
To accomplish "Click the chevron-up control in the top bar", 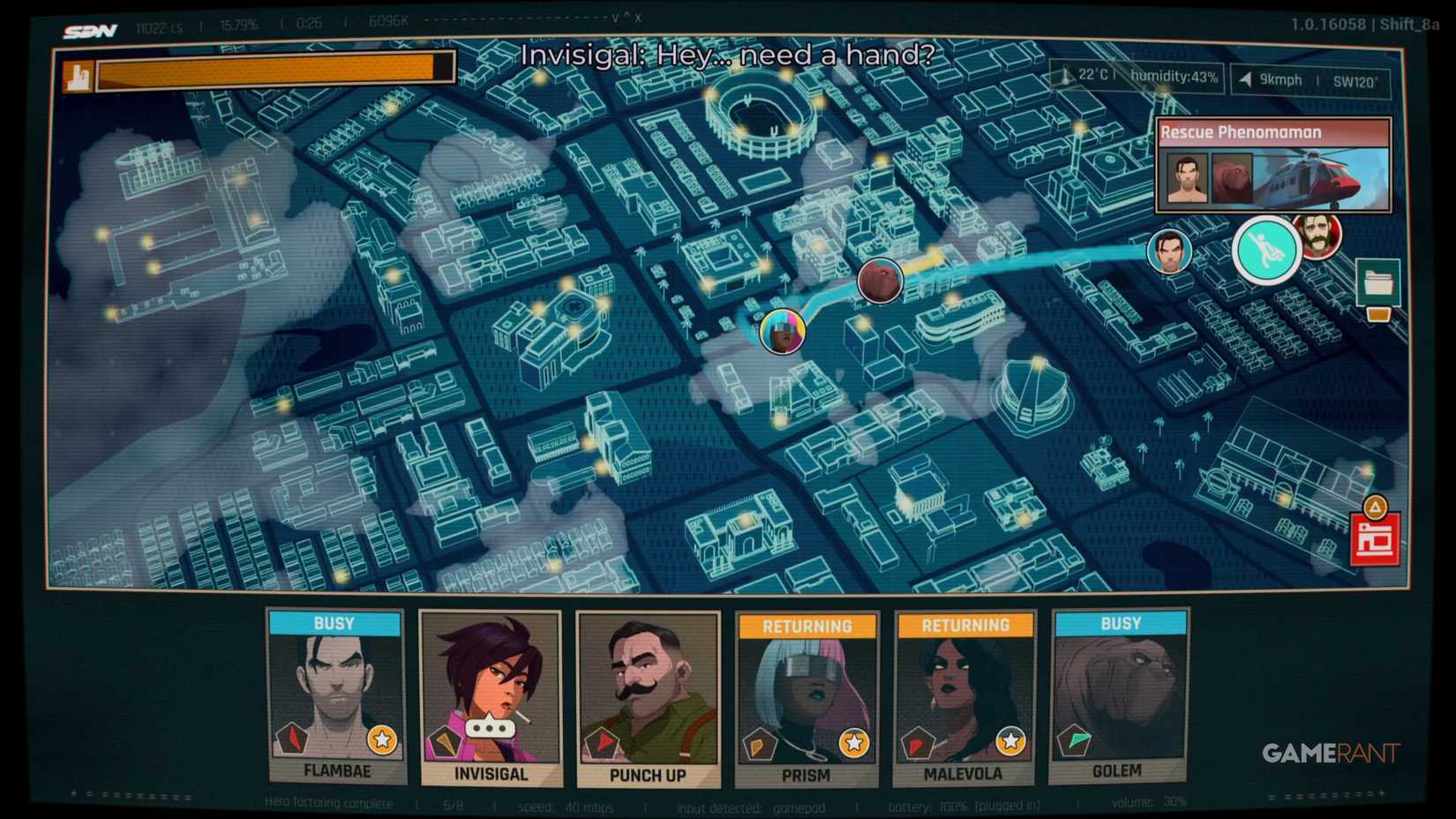I will 627,18.
